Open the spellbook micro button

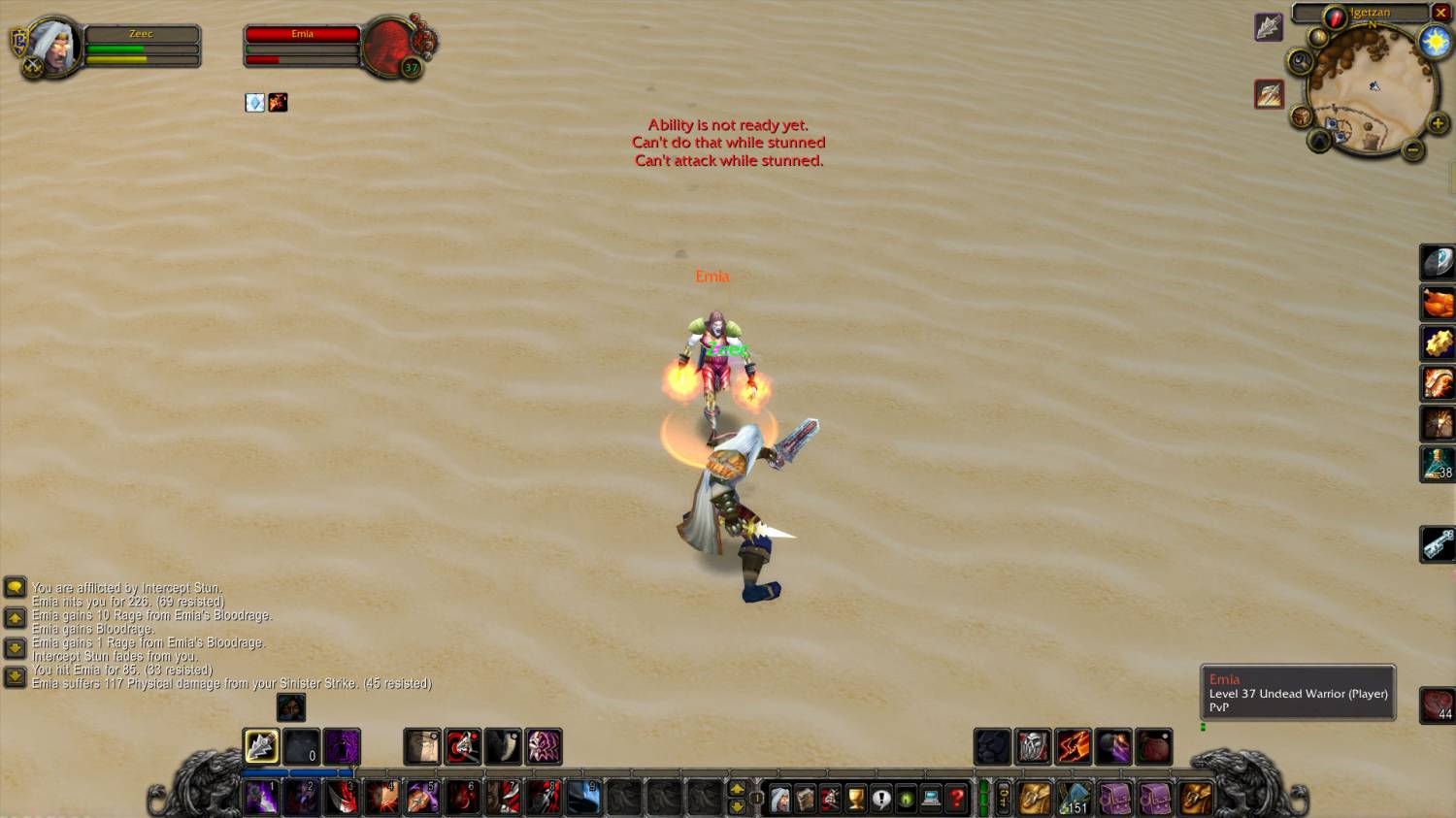(805, 799)
